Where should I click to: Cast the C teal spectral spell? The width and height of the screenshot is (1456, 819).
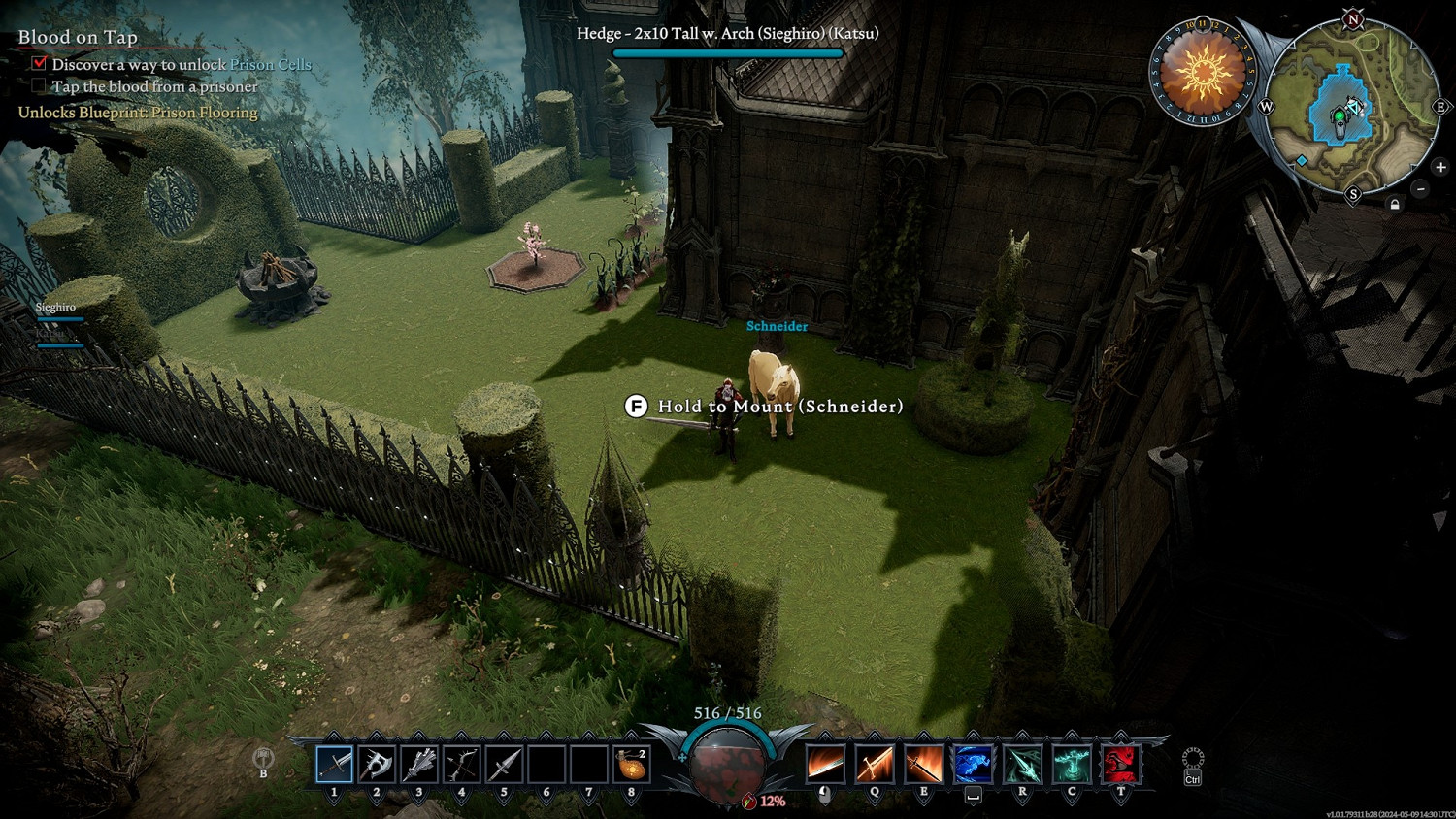point(1072,765)
